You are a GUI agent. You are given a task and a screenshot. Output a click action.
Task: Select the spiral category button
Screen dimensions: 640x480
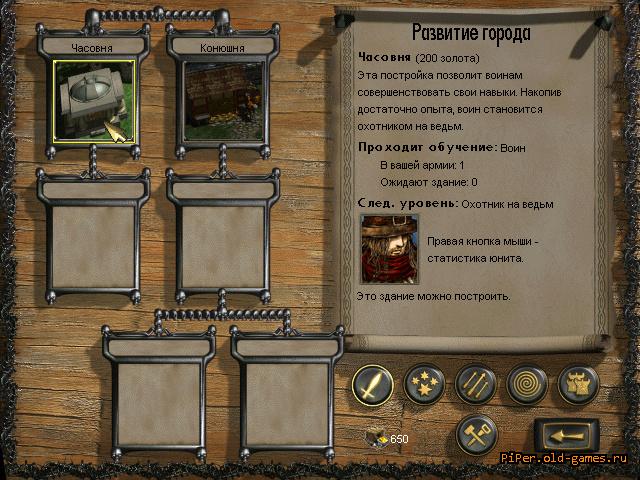tap(526, 383)
